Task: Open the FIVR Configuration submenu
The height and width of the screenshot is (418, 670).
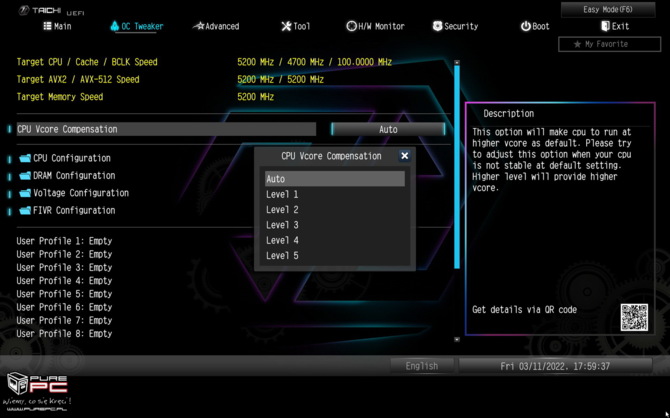Action: pos(74,211)
